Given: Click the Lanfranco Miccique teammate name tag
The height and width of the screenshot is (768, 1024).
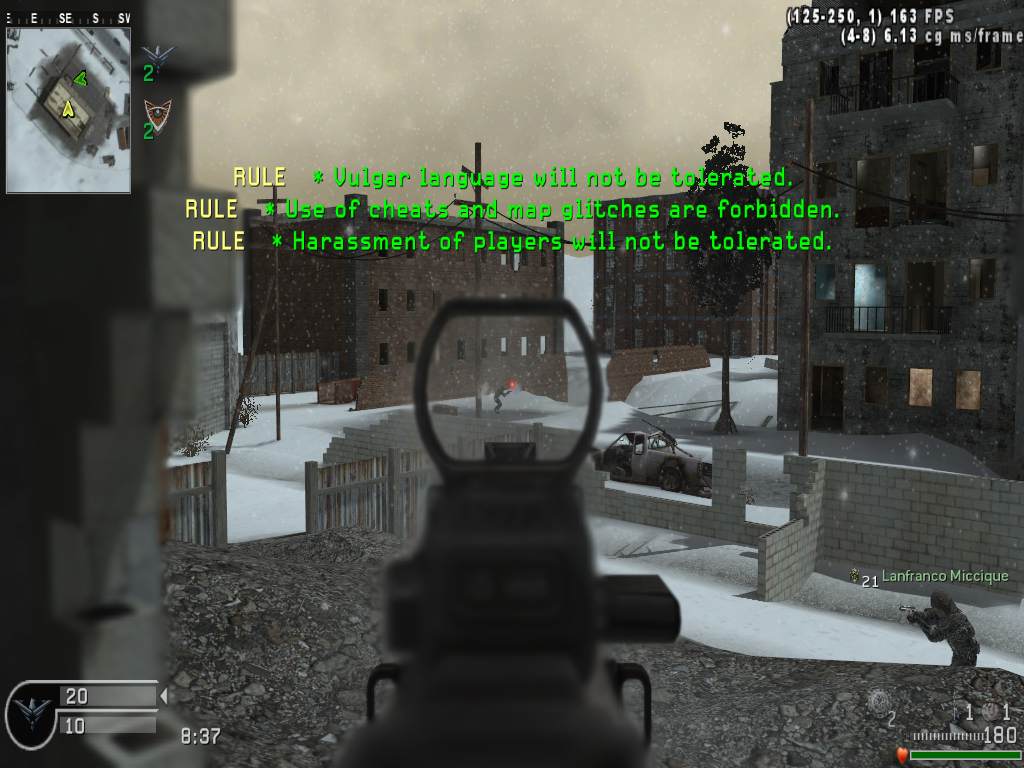Looking at the screenshot, I should (x=944, y=577).
